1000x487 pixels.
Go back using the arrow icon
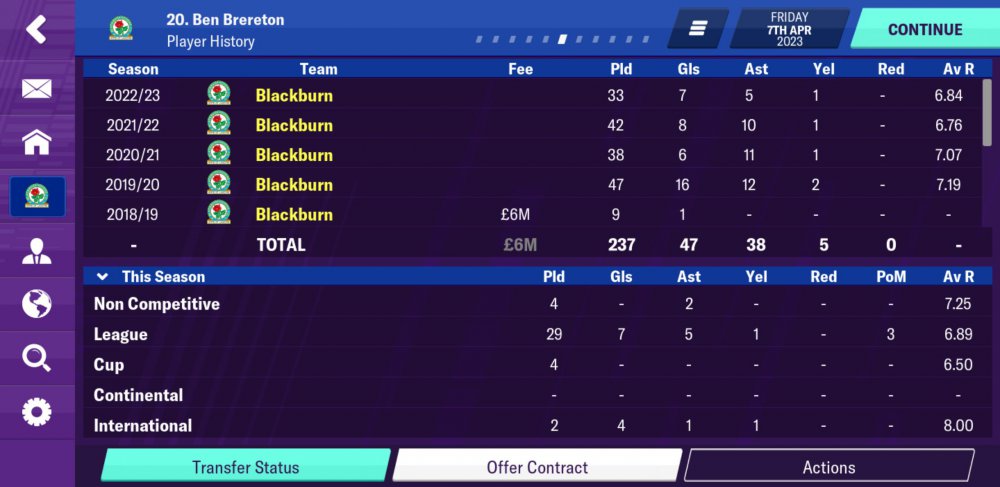pyautogui.click(x=36, y=29)
